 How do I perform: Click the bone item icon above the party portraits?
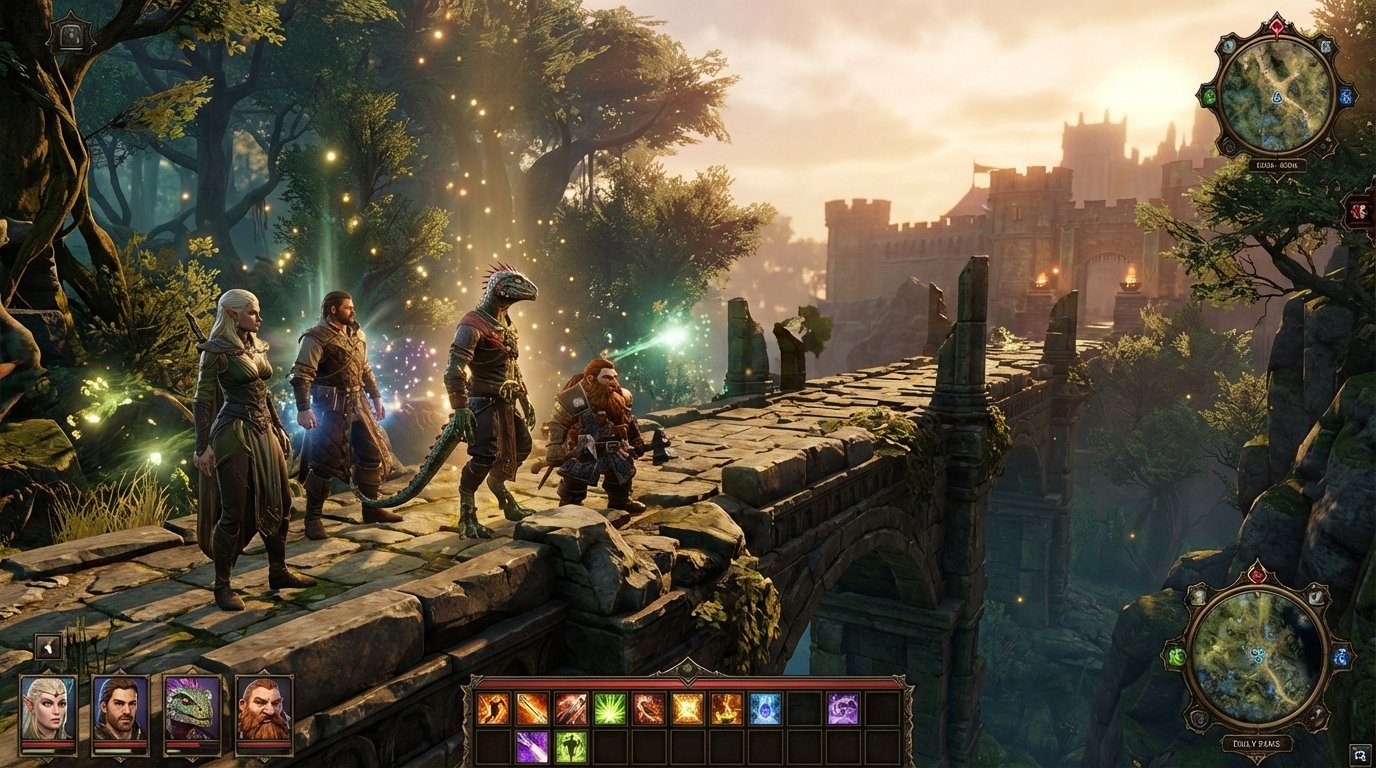49,646
